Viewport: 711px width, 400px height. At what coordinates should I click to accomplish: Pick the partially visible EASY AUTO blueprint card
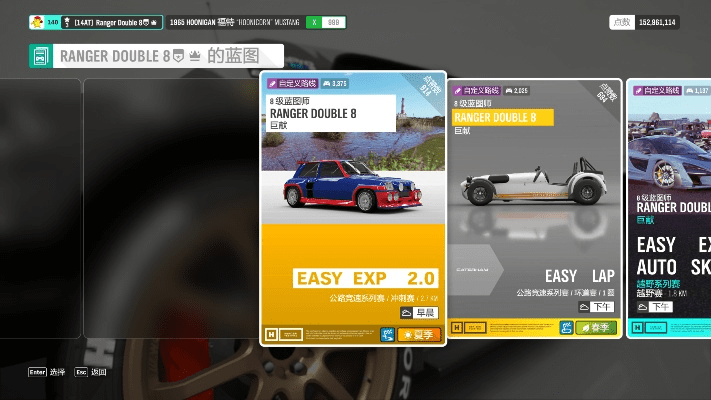pyautogui.click(x=669, y=208)
